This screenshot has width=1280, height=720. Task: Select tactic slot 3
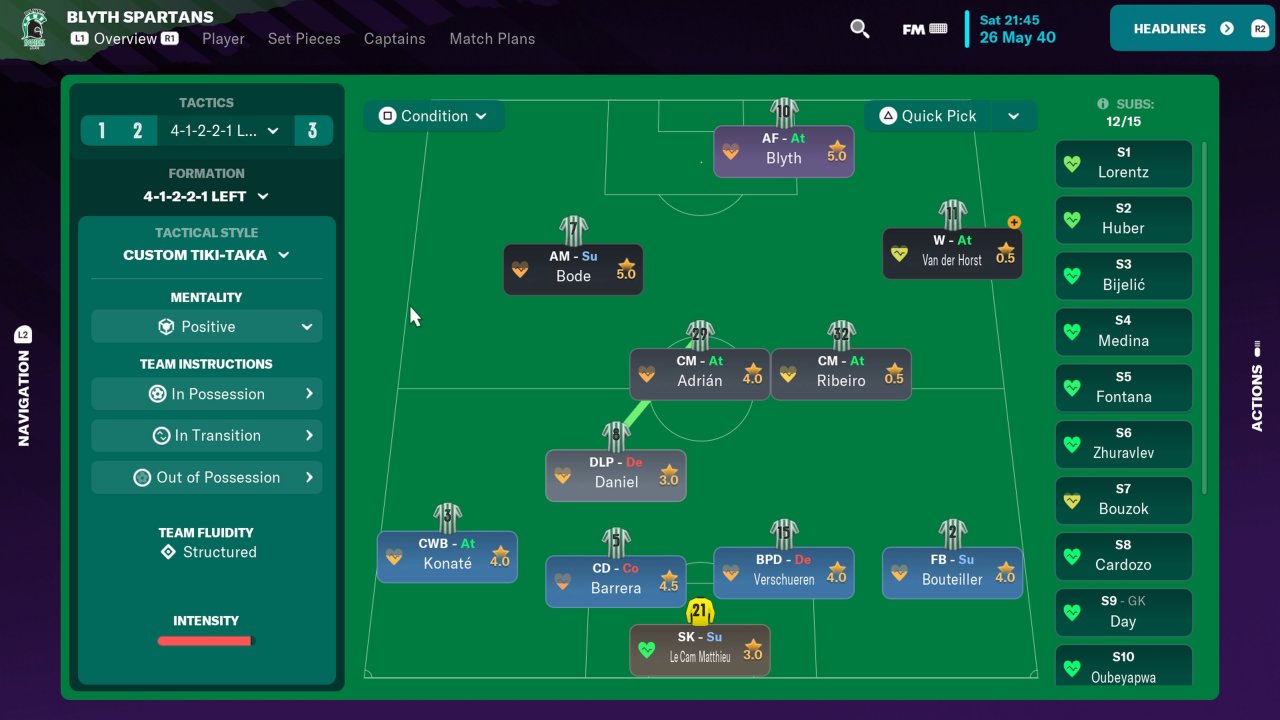coord(313,131)
